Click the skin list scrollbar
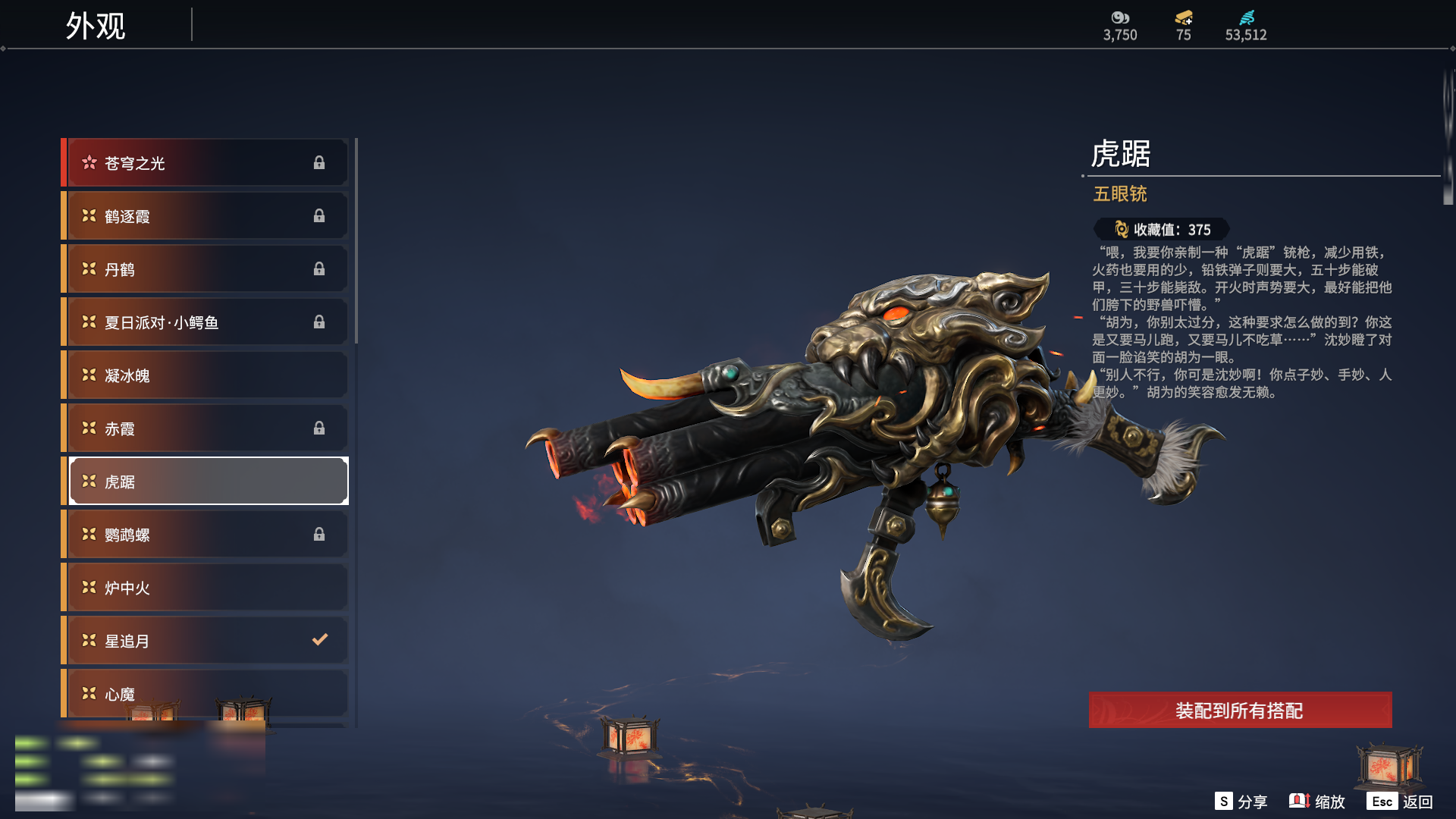This screenshot has height=819, width=1456. [356, 241]
